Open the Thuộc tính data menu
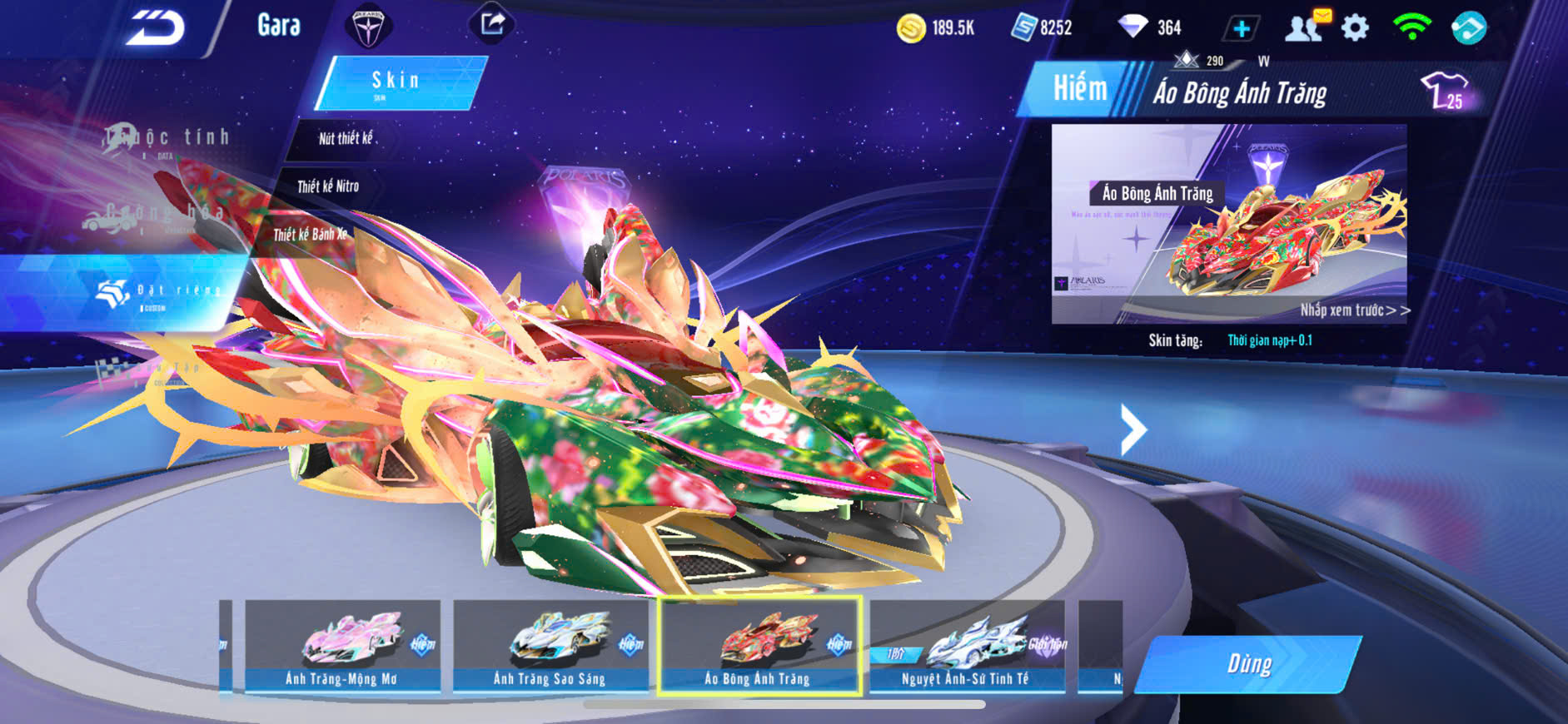 pos(167,140)
